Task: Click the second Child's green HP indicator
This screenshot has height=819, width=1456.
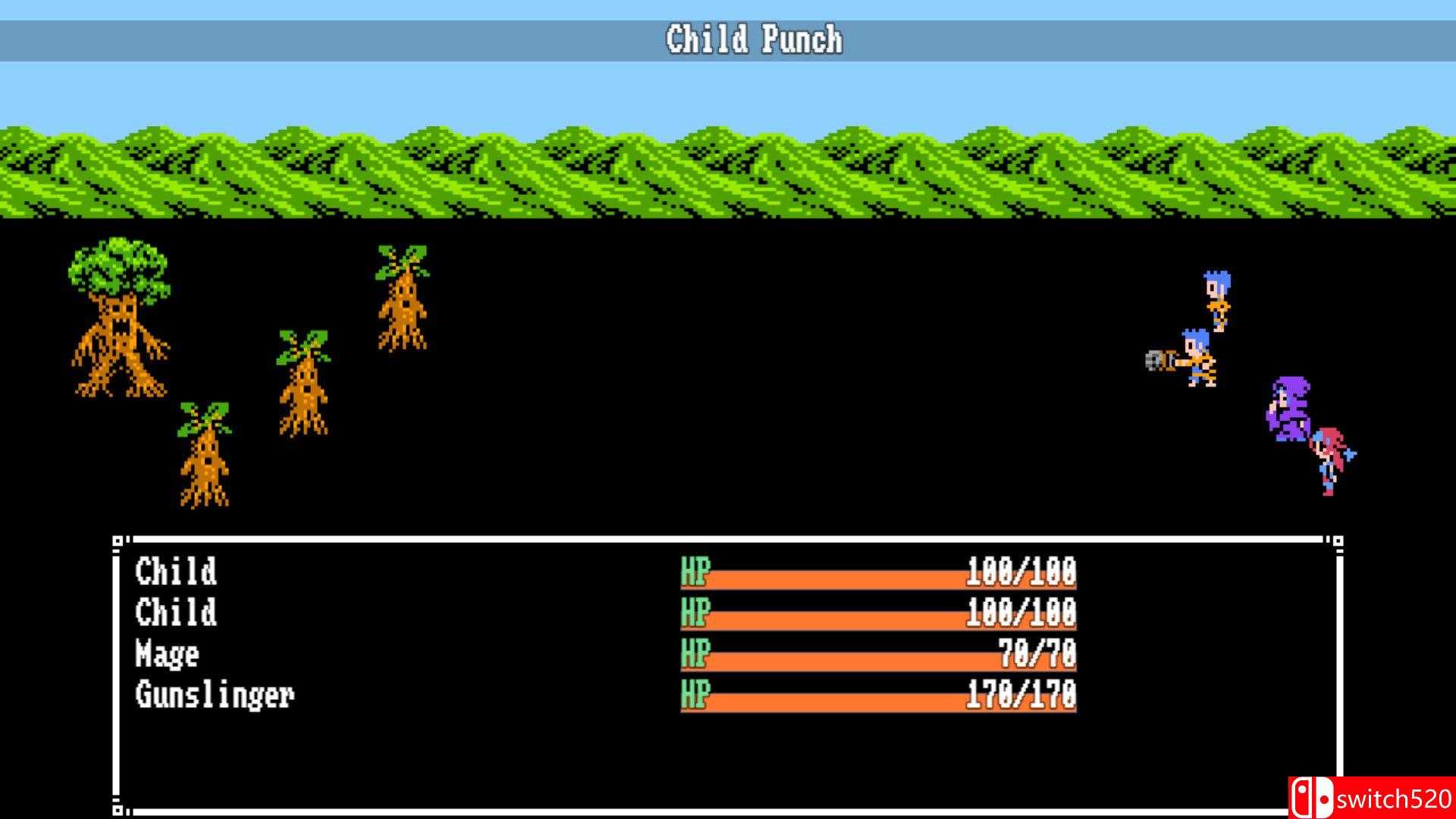Action: coord(695,613)
